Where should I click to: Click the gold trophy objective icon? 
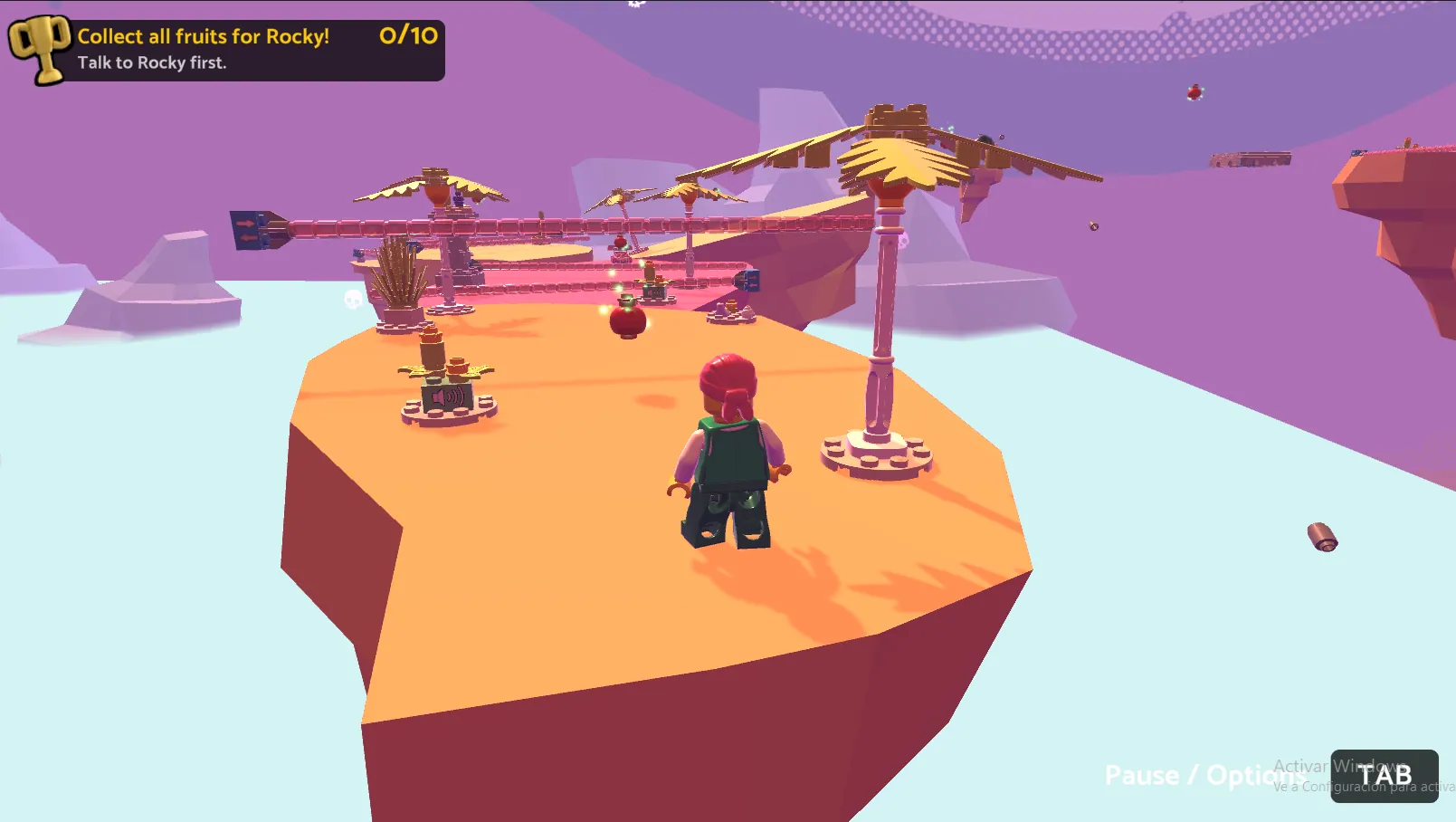pos(39,48)
